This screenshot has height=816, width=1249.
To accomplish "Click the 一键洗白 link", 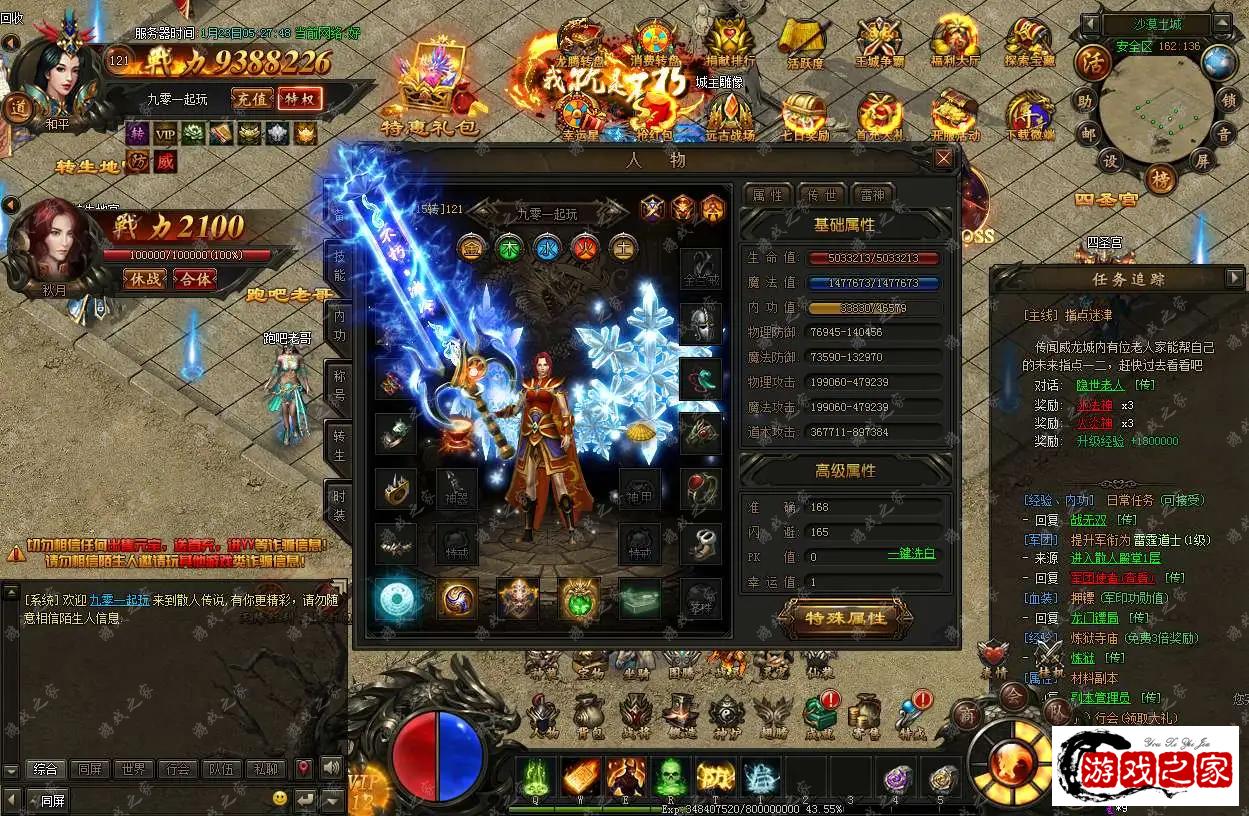I will tap(911, 554).
